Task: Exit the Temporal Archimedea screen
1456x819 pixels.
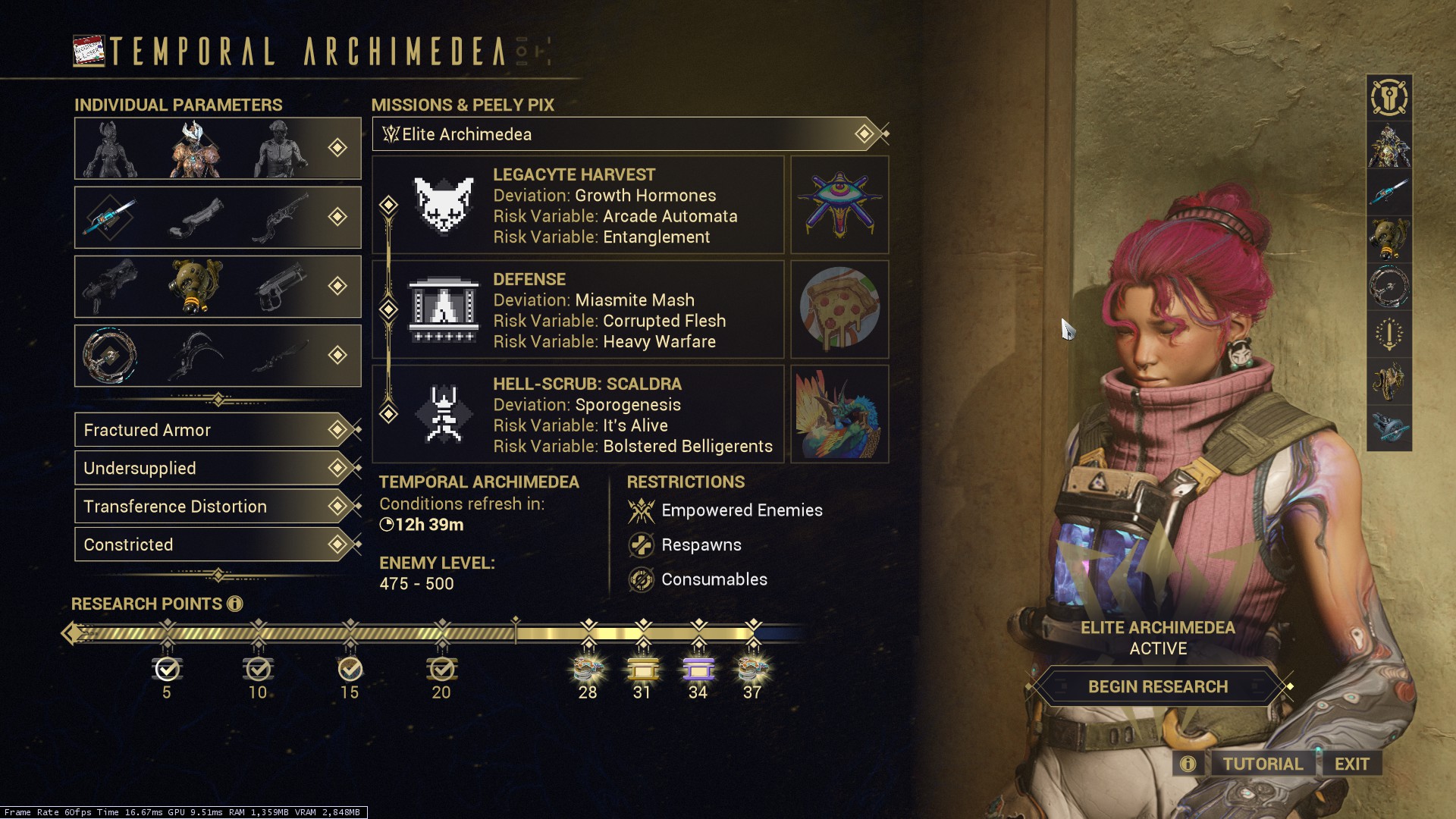Action: coord(1351,764)
